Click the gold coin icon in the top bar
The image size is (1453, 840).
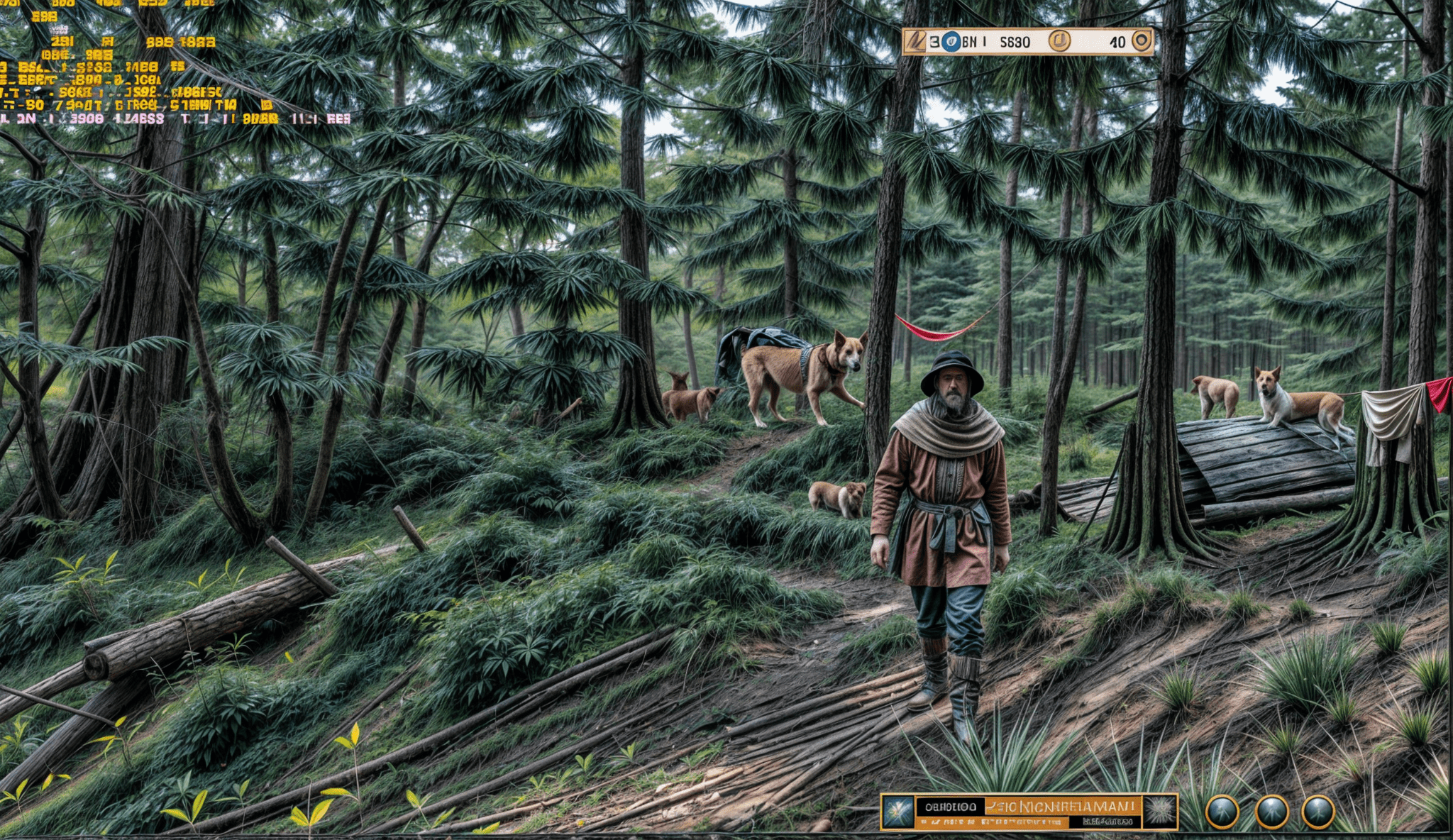(x=1059, y=42)
